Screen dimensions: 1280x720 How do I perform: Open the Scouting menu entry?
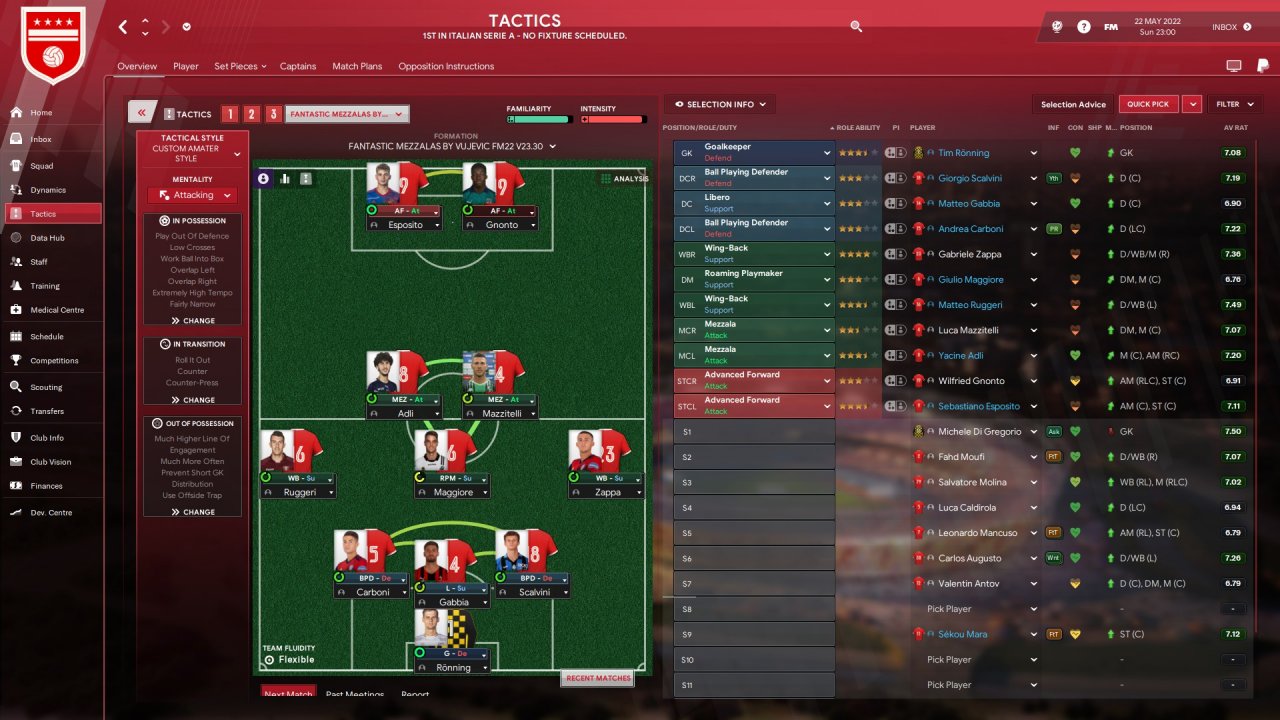(46, 387)
